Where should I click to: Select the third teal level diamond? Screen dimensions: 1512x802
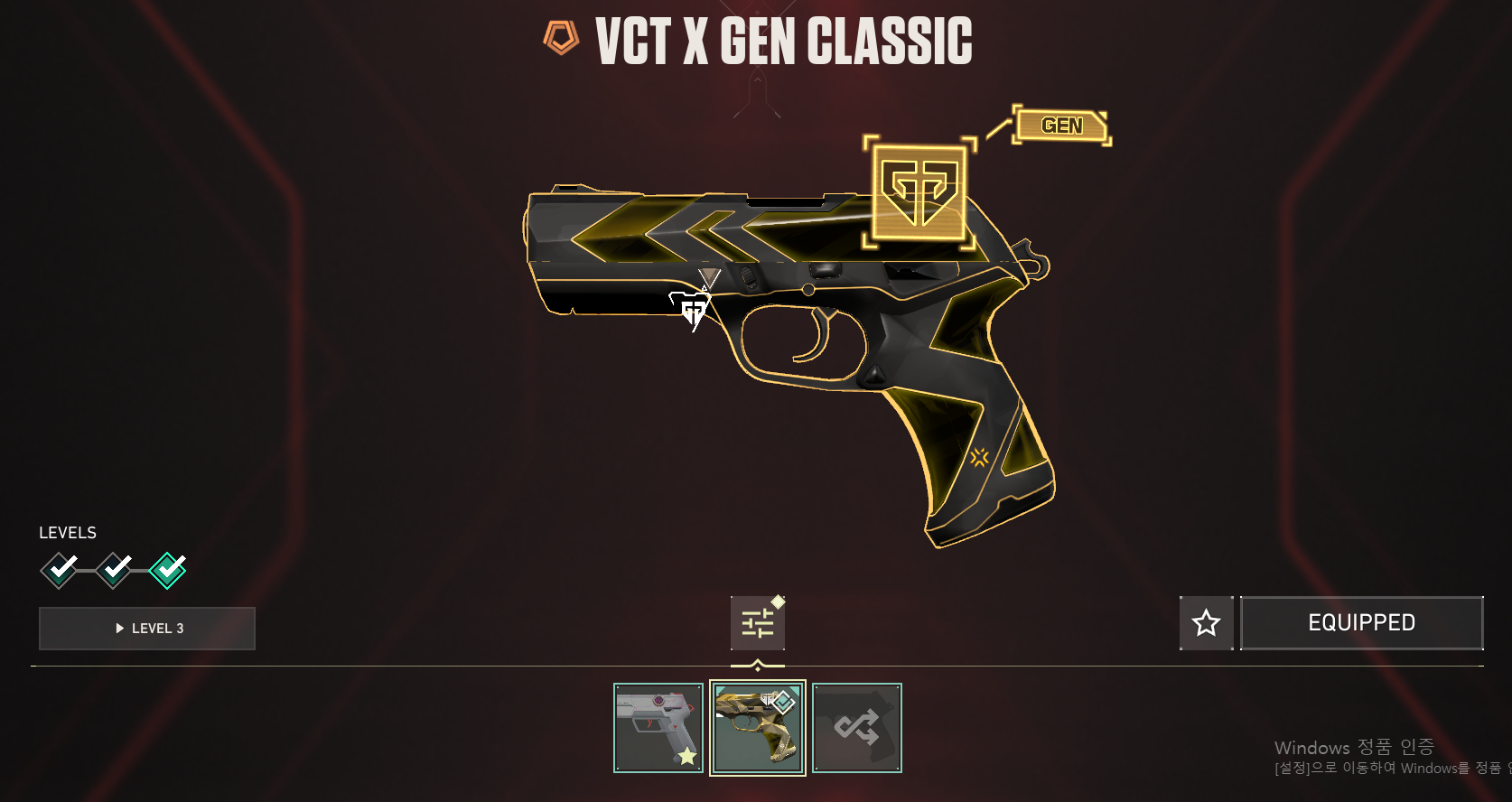click(x=168, y=570)
